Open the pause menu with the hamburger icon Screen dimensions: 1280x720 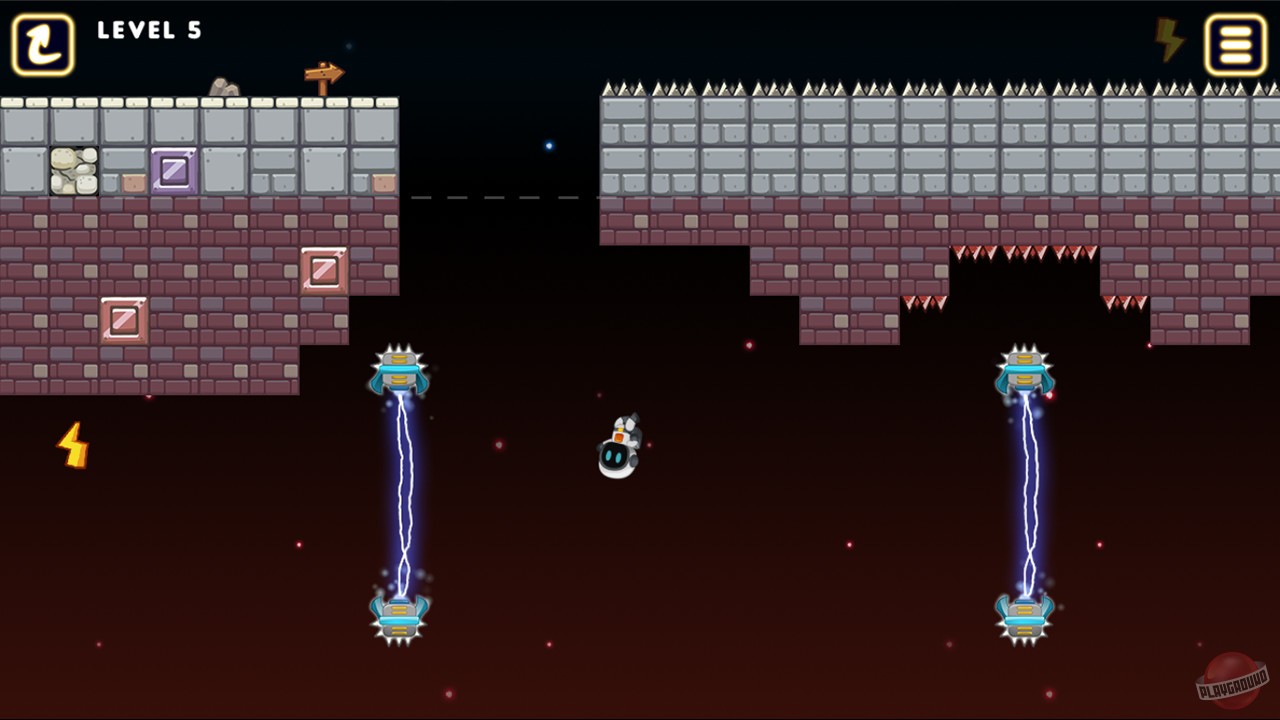coord(1235,44)
